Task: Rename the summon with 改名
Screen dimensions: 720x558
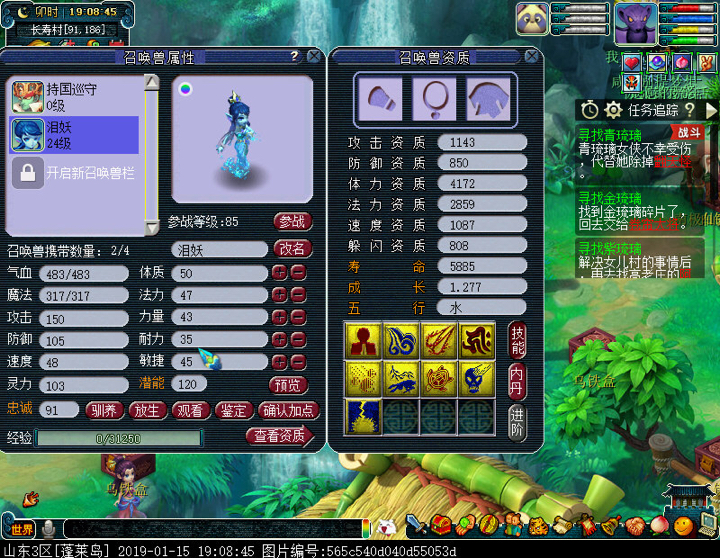Action: pos(291,248)
